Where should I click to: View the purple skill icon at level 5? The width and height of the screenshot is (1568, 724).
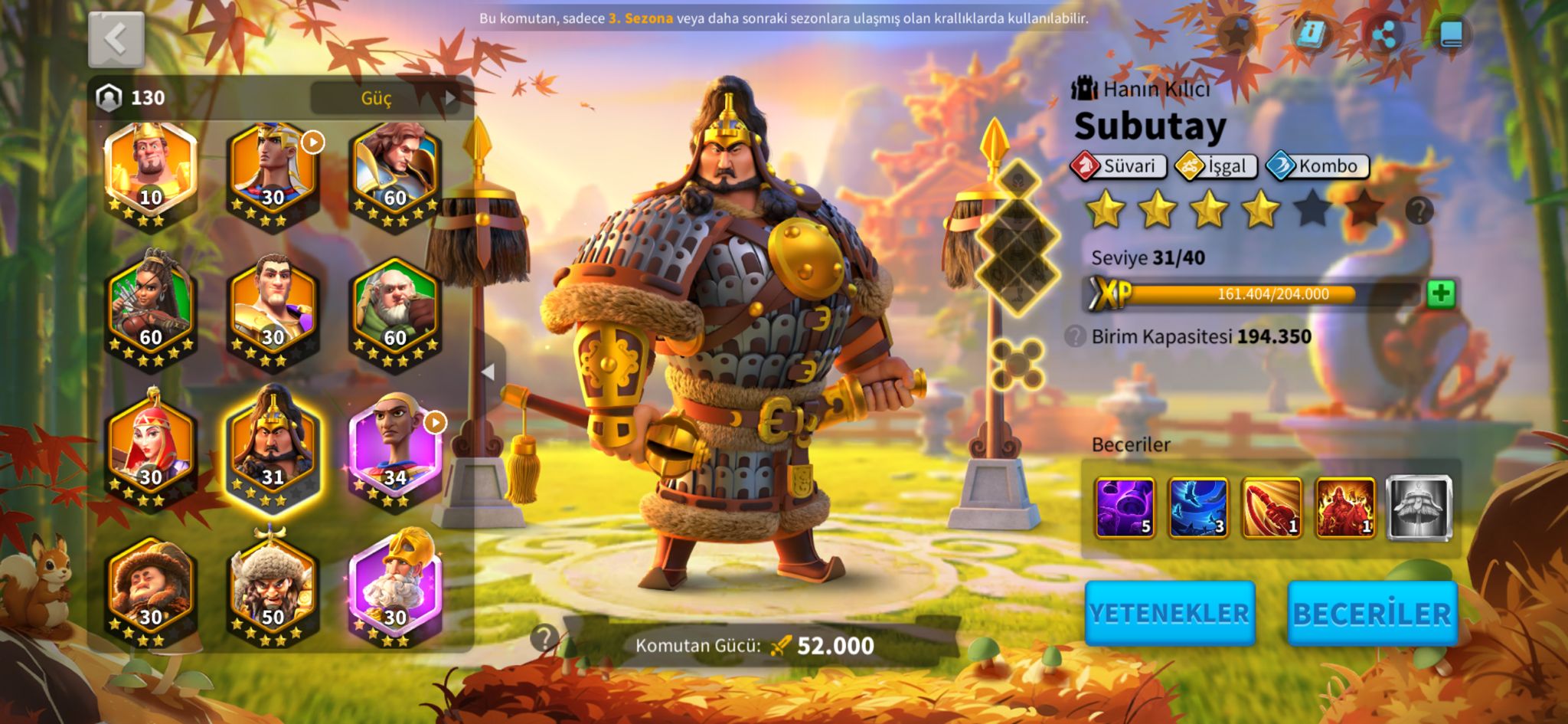click(1124, 507)
